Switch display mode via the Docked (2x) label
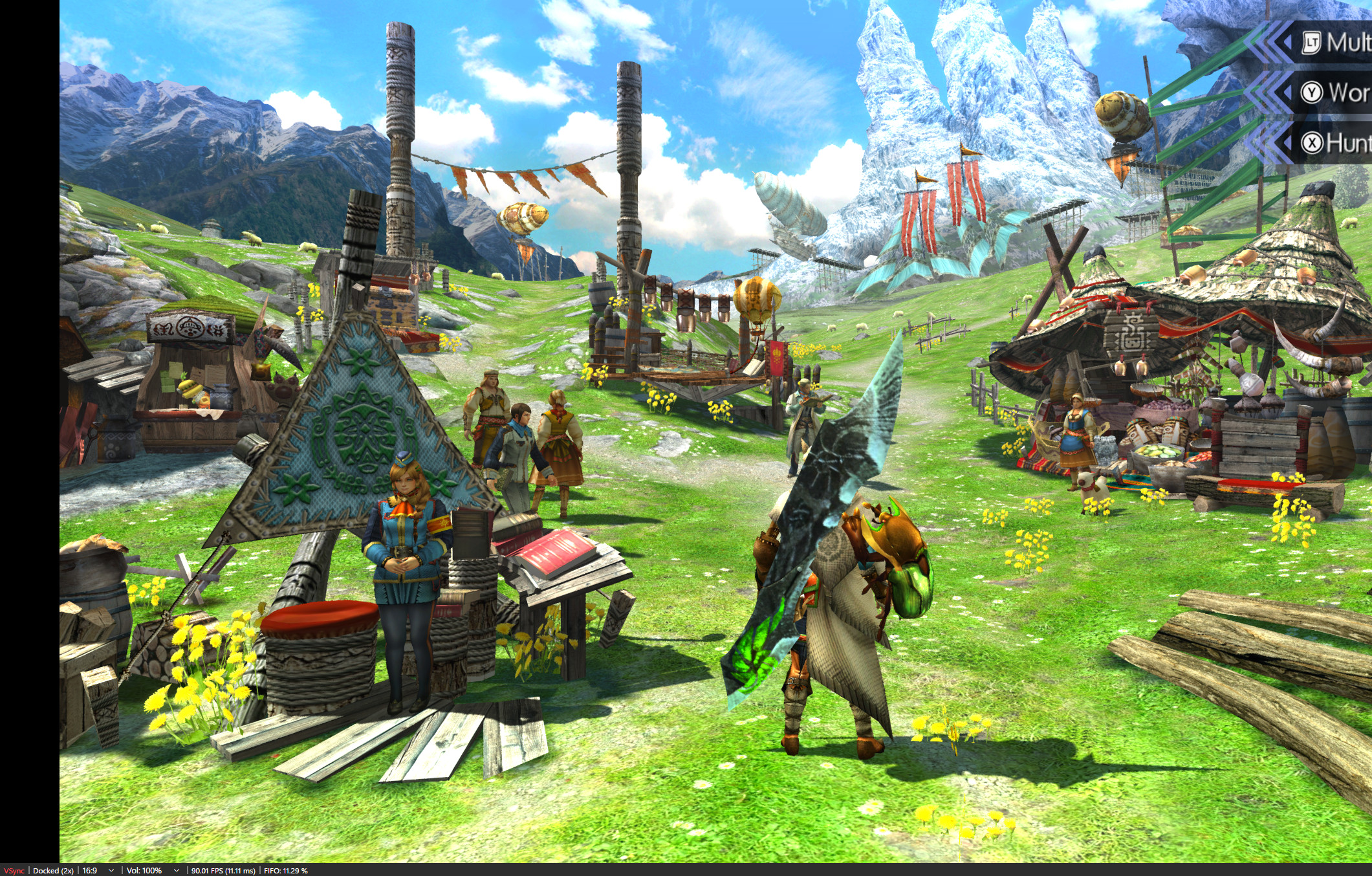The image size is (1372, 876). [53, 870]
